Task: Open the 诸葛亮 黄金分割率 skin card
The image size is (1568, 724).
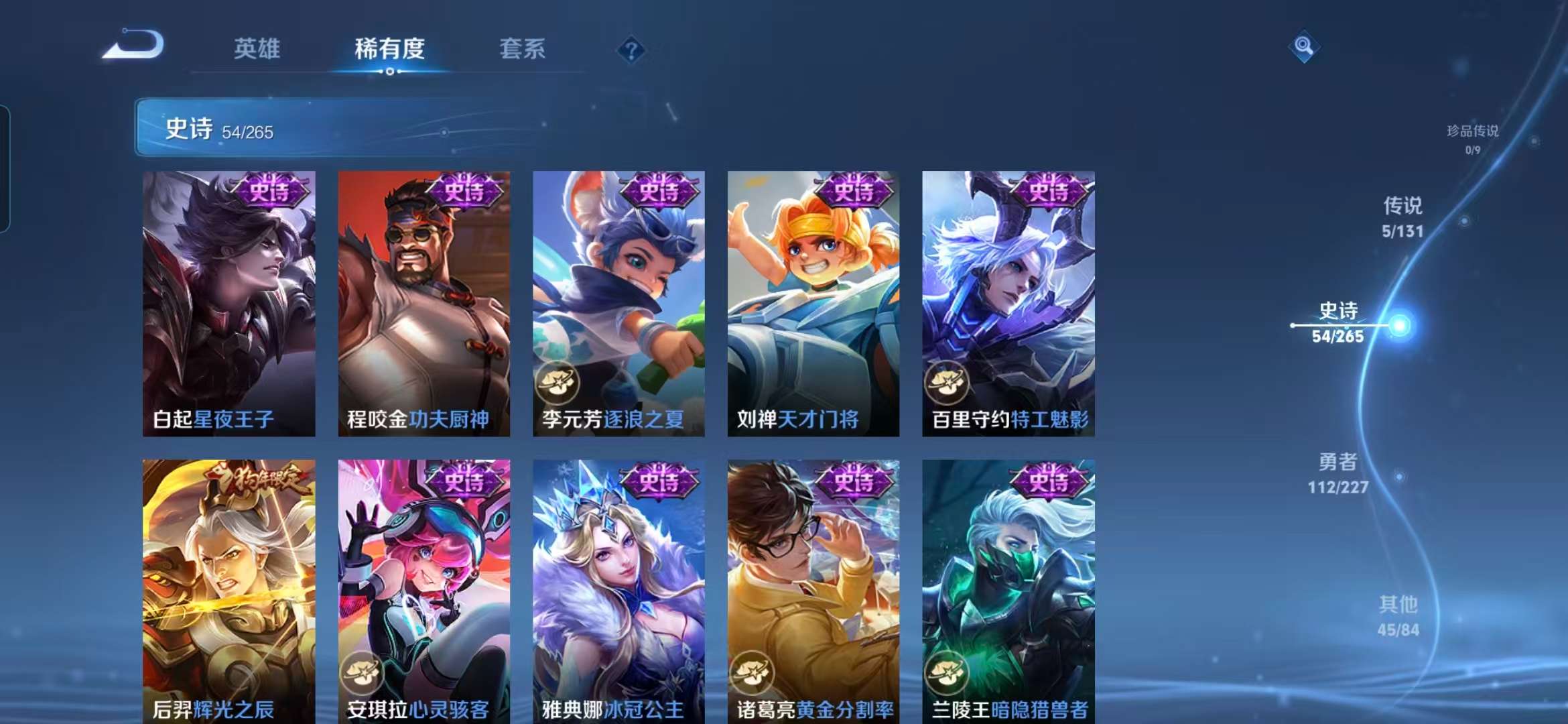Action: pyautogui.click(x=813, y=591)
